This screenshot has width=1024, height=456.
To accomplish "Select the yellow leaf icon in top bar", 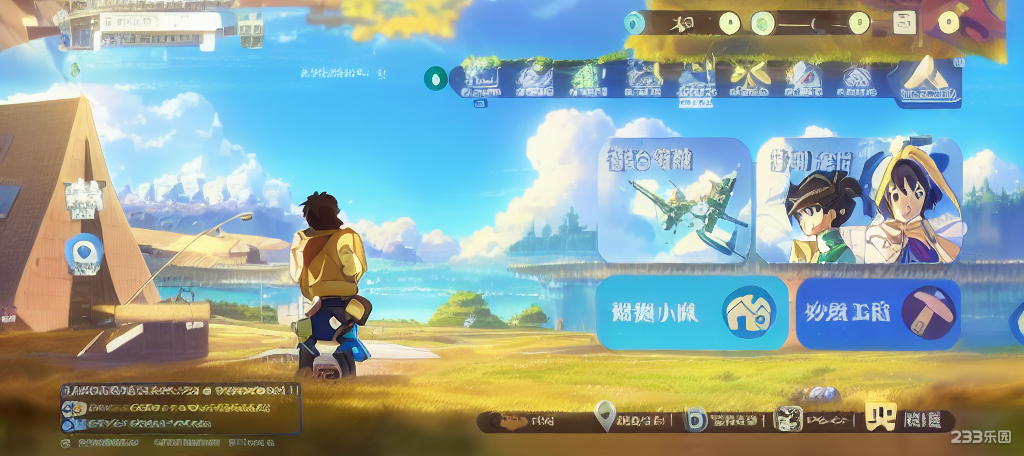I will [748, 77].
